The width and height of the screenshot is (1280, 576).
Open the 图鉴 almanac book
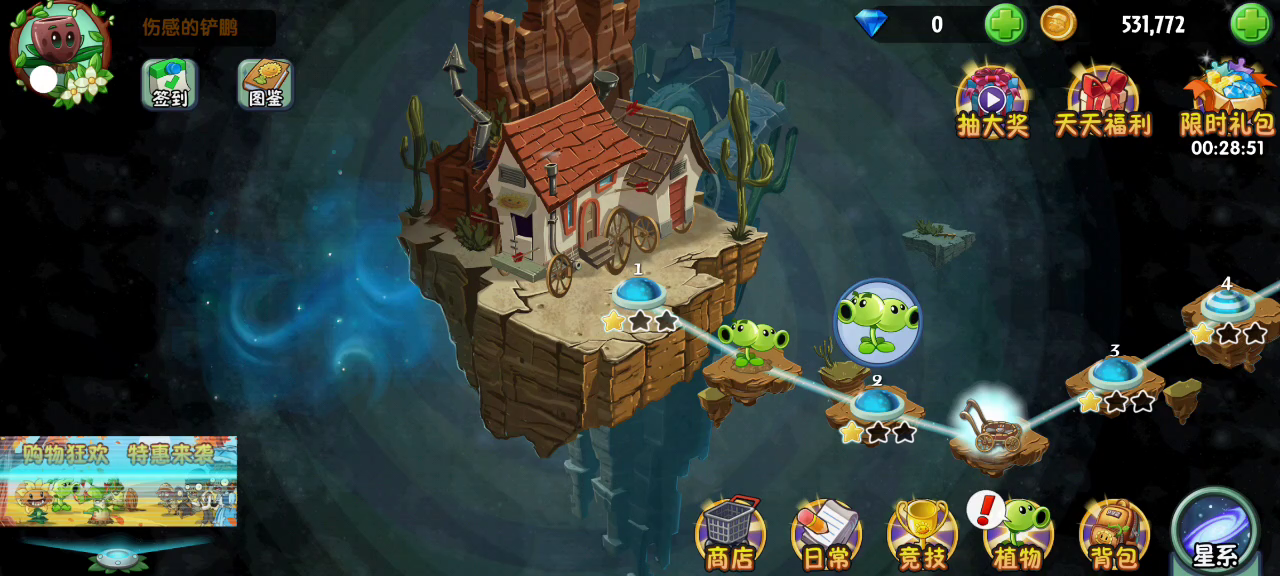[x=265, y=84]
